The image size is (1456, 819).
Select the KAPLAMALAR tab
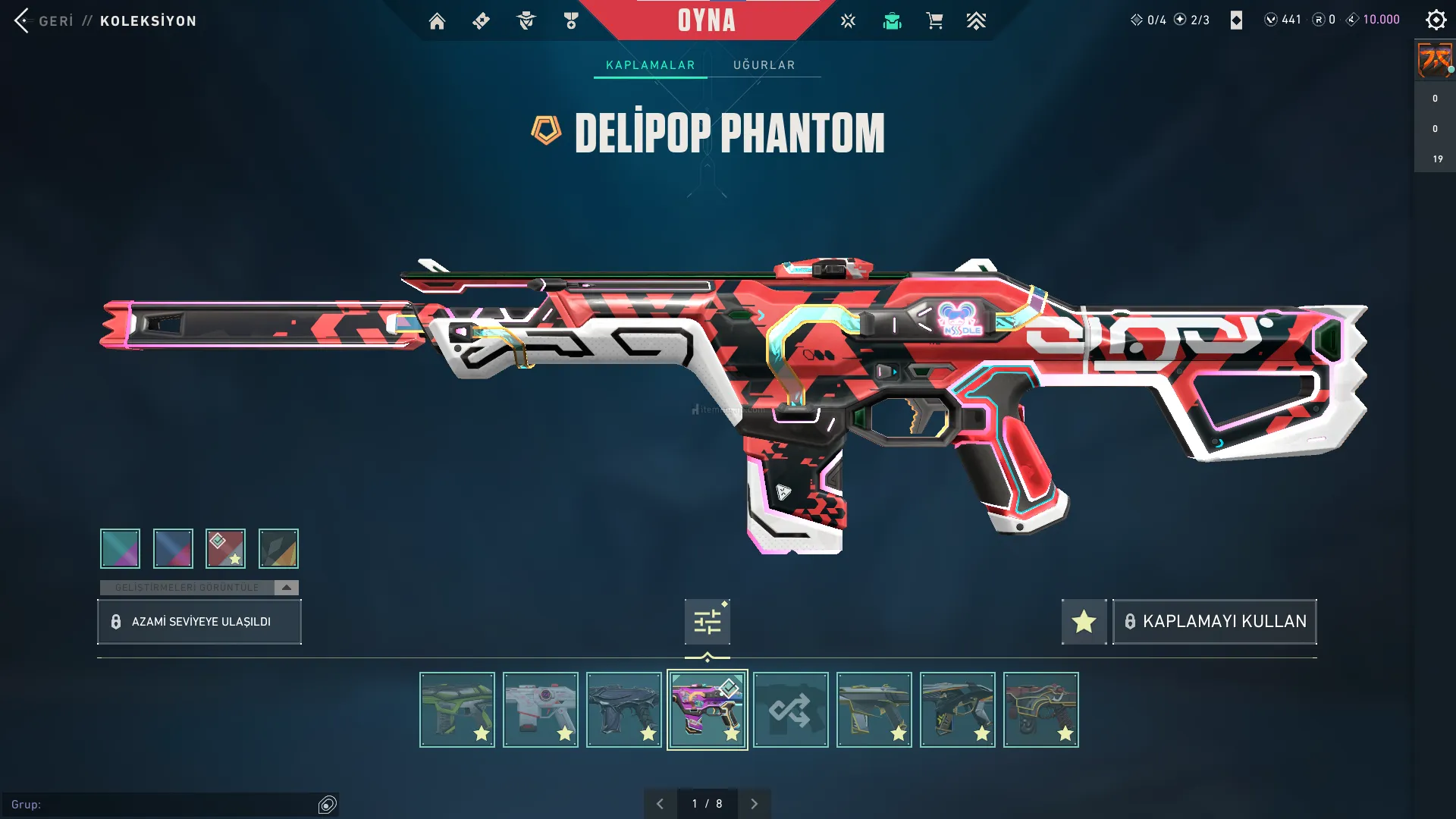(x=650, y=65)
